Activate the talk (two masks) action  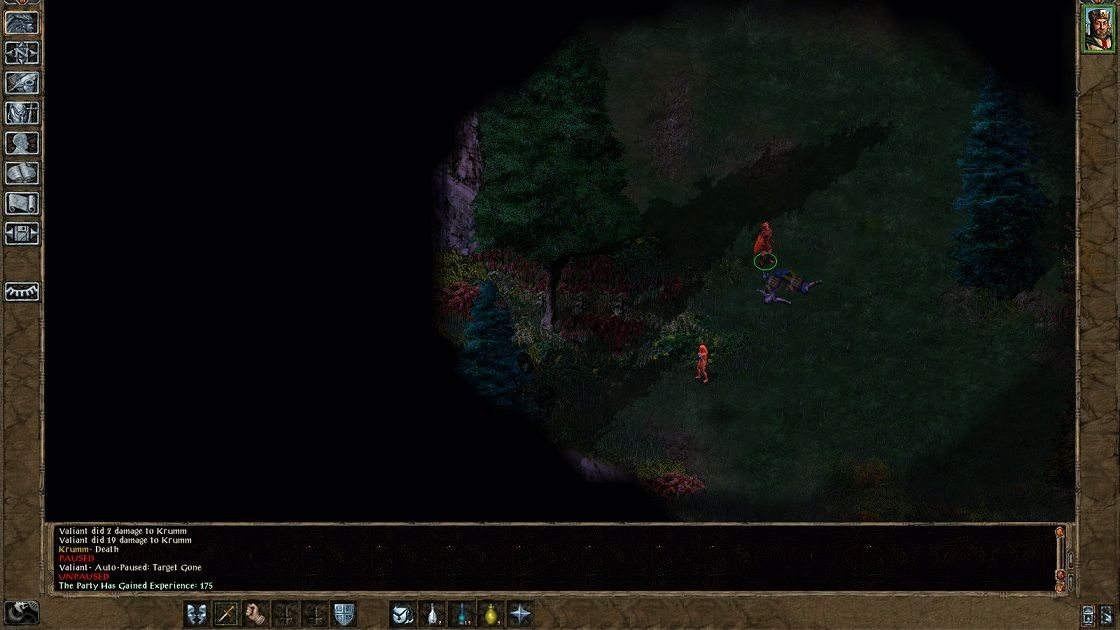click(196, 614)
